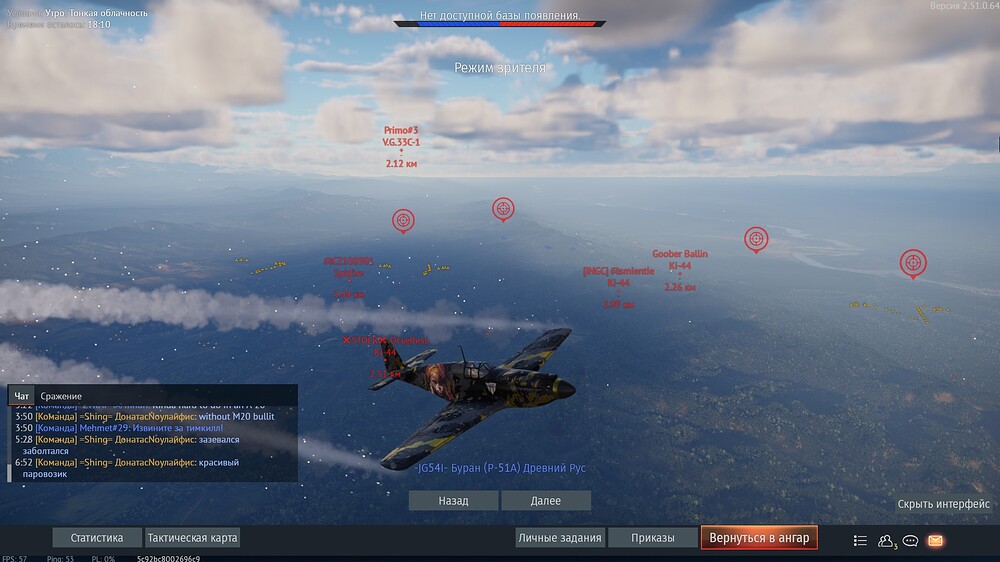
Task: Open the squad contacts icon
Action: pos(885,541)
